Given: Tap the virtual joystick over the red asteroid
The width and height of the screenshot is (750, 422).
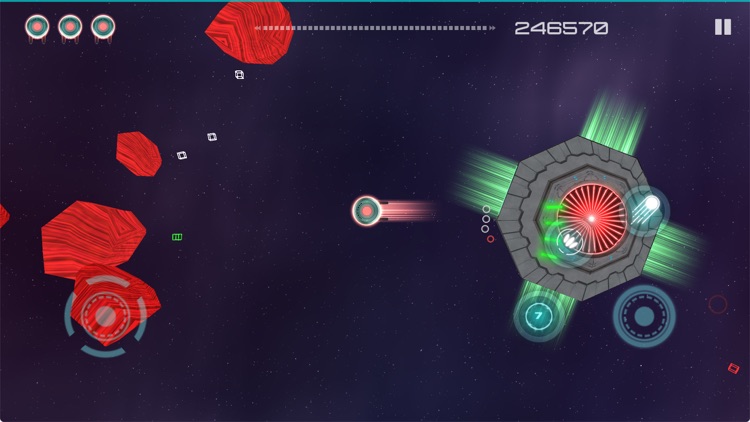Looking at the screenshot, I should (x=104, y=316).
